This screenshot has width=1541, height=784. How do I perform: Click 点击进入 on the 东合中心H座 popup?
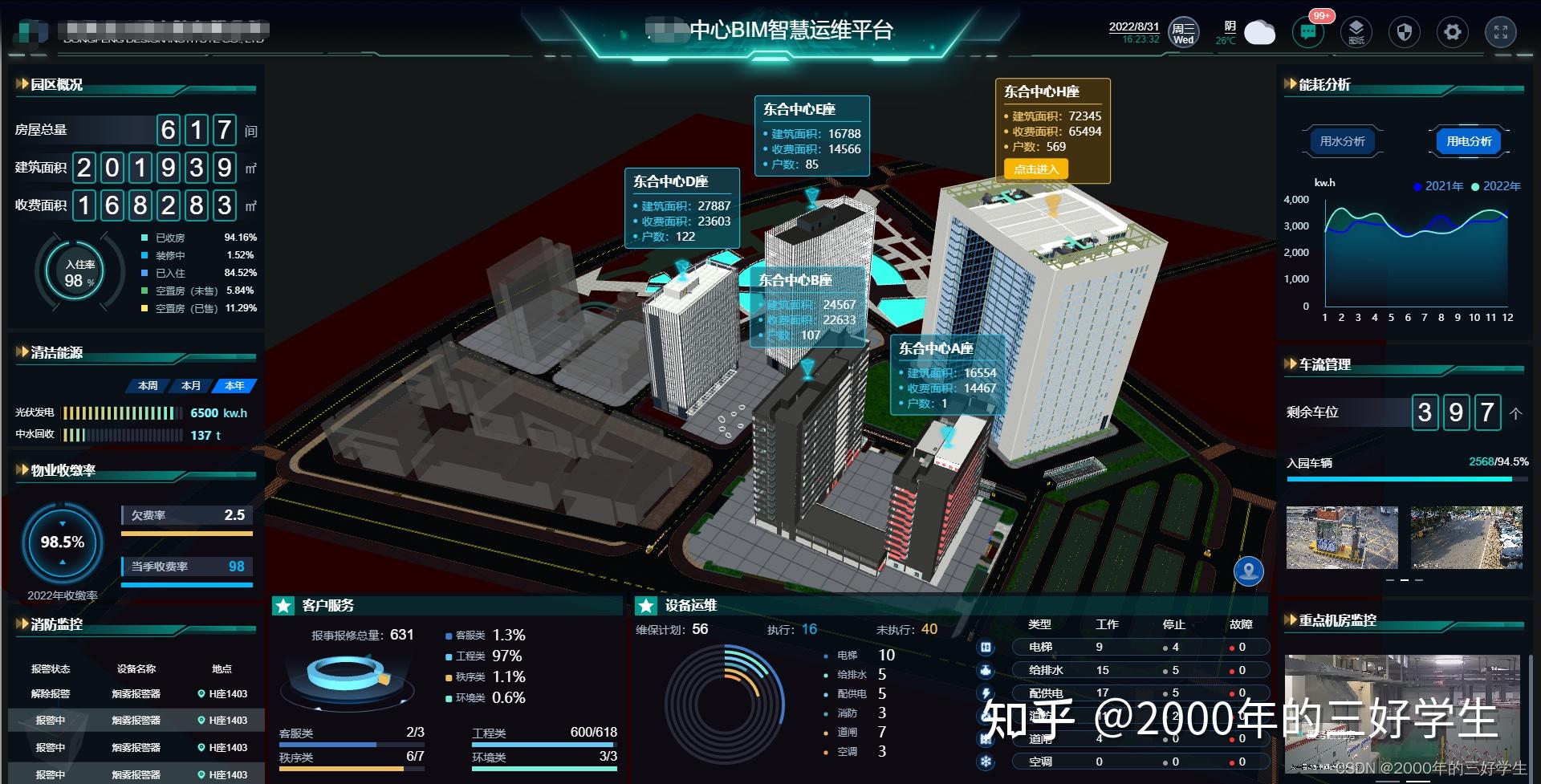pos(1036,169)
